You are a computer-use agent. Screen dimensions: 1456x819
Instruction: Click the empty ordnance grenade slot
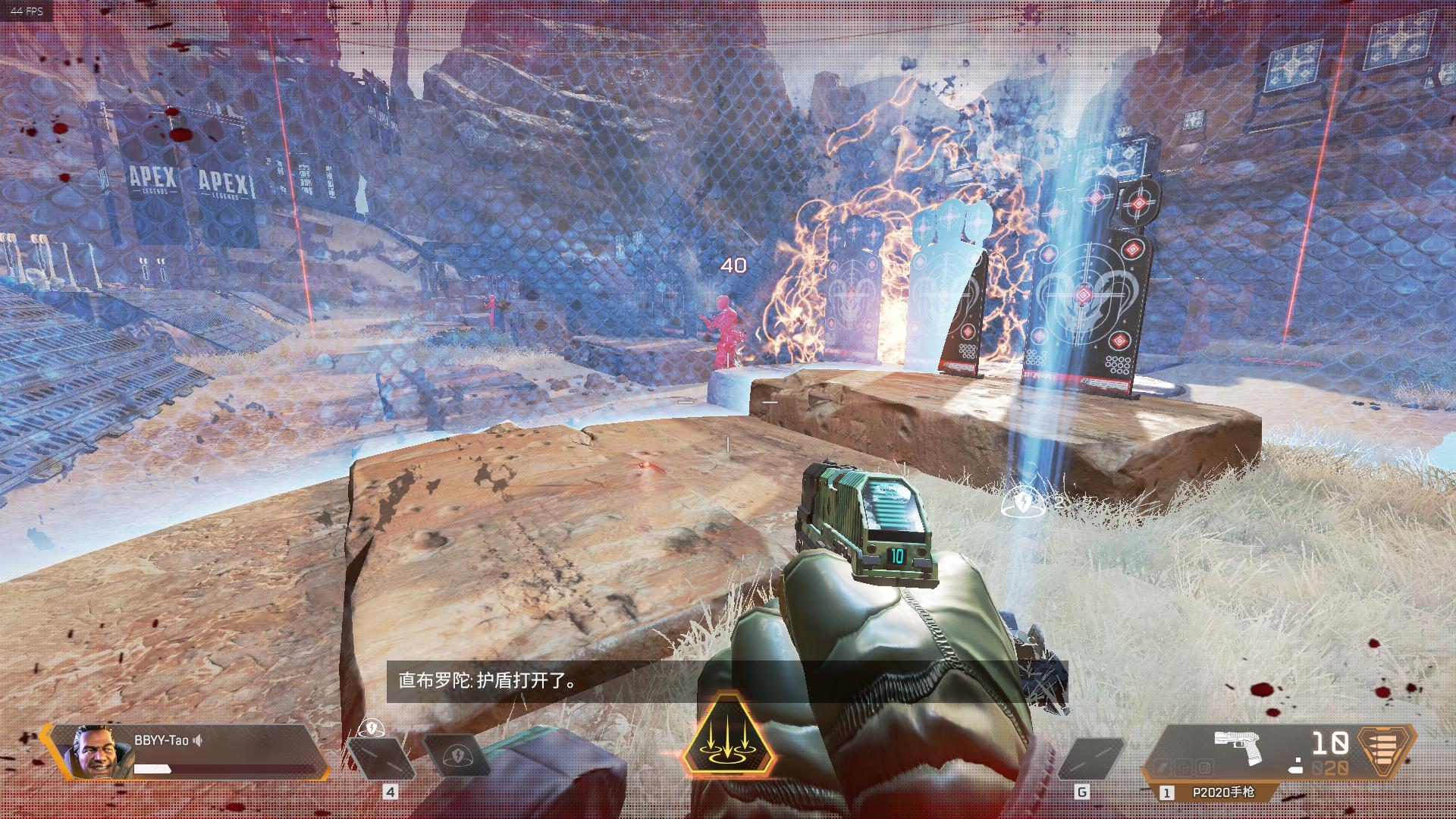coord(1090,758)
